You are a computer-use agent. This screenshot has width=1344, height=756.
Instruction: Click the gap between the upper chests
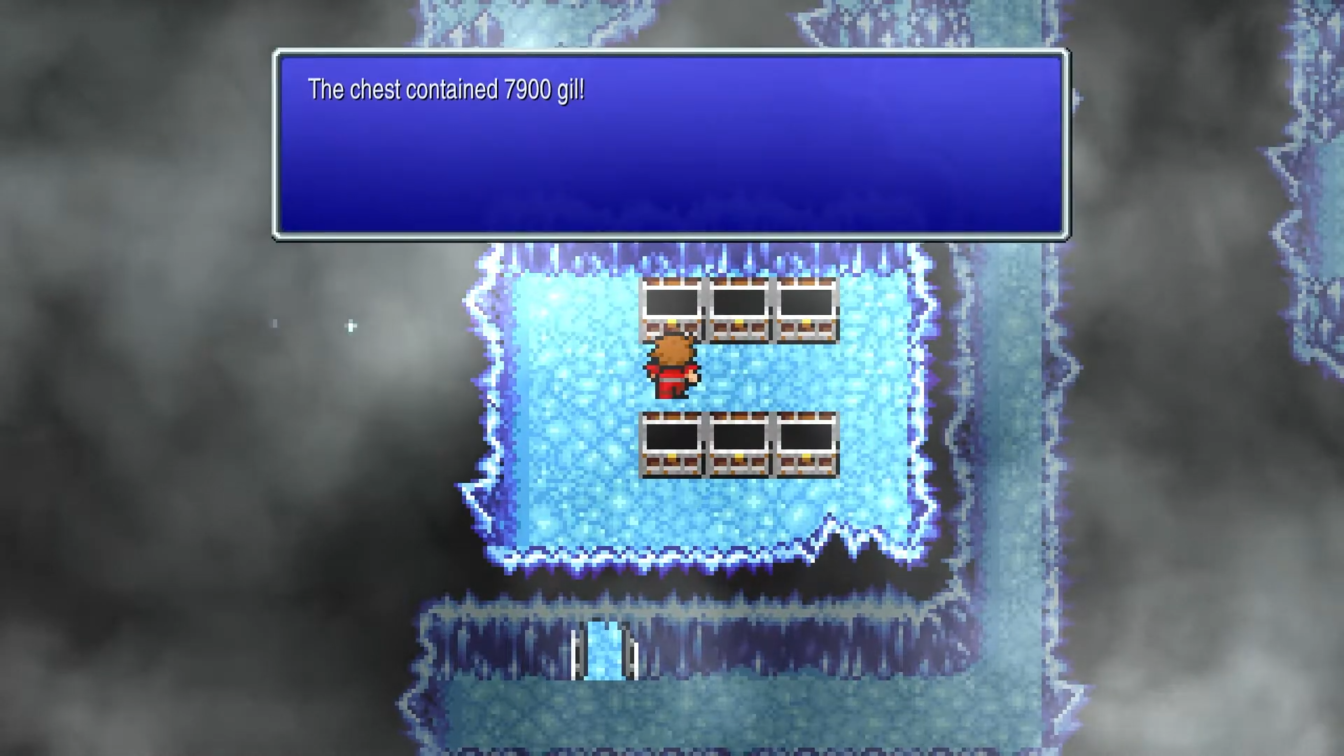706,310
